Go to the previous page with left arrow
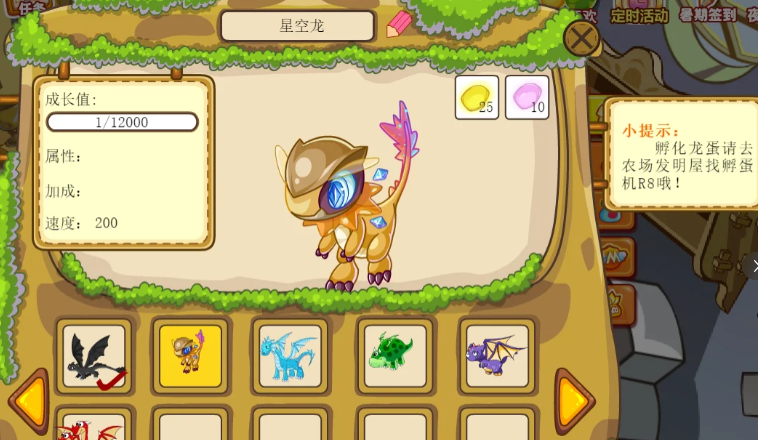Image resolution: width=758 pixels, height=440 pixels. (28, 401)
